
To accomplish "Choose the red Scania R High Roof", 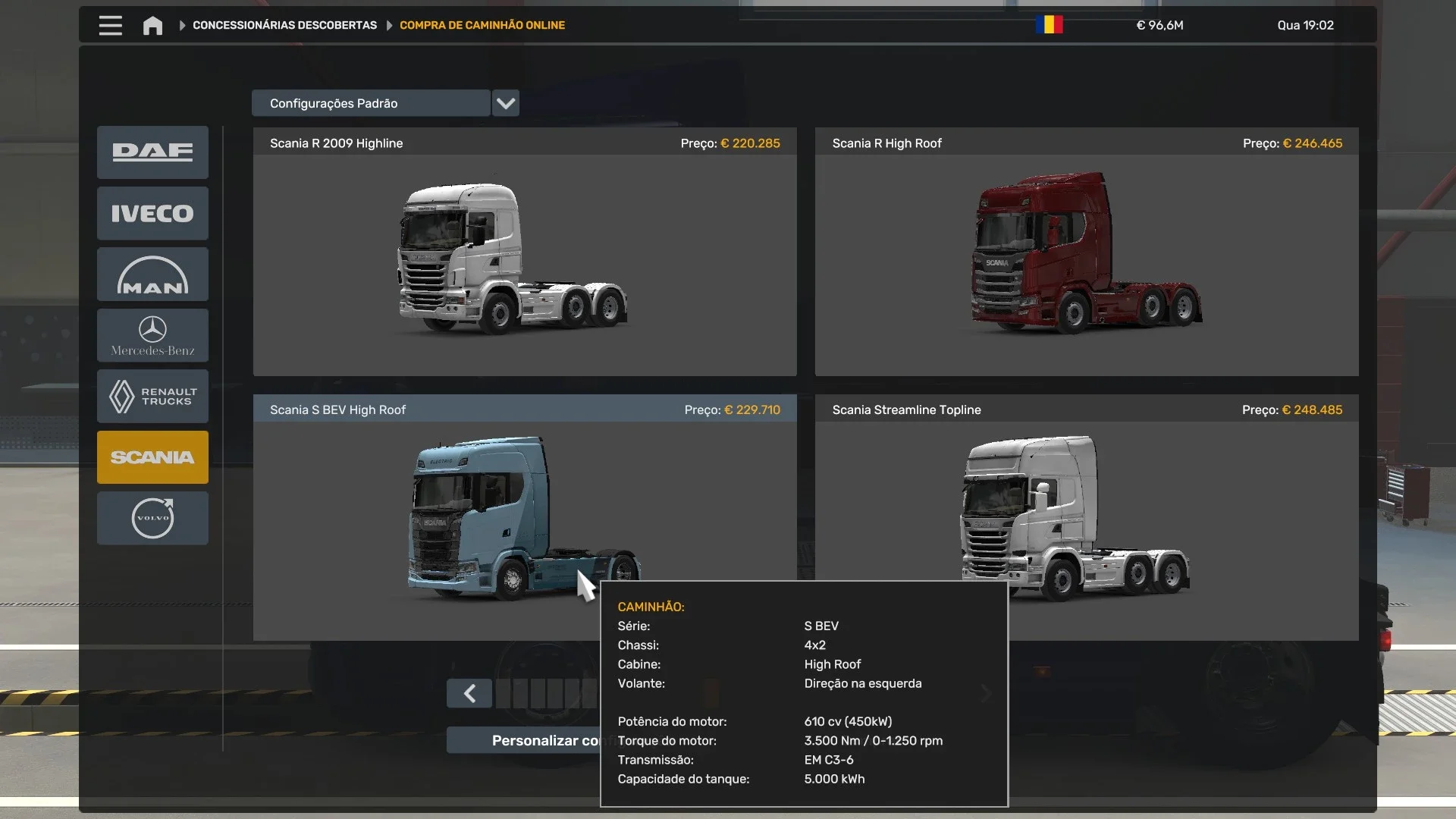I will click(1086, 258).
